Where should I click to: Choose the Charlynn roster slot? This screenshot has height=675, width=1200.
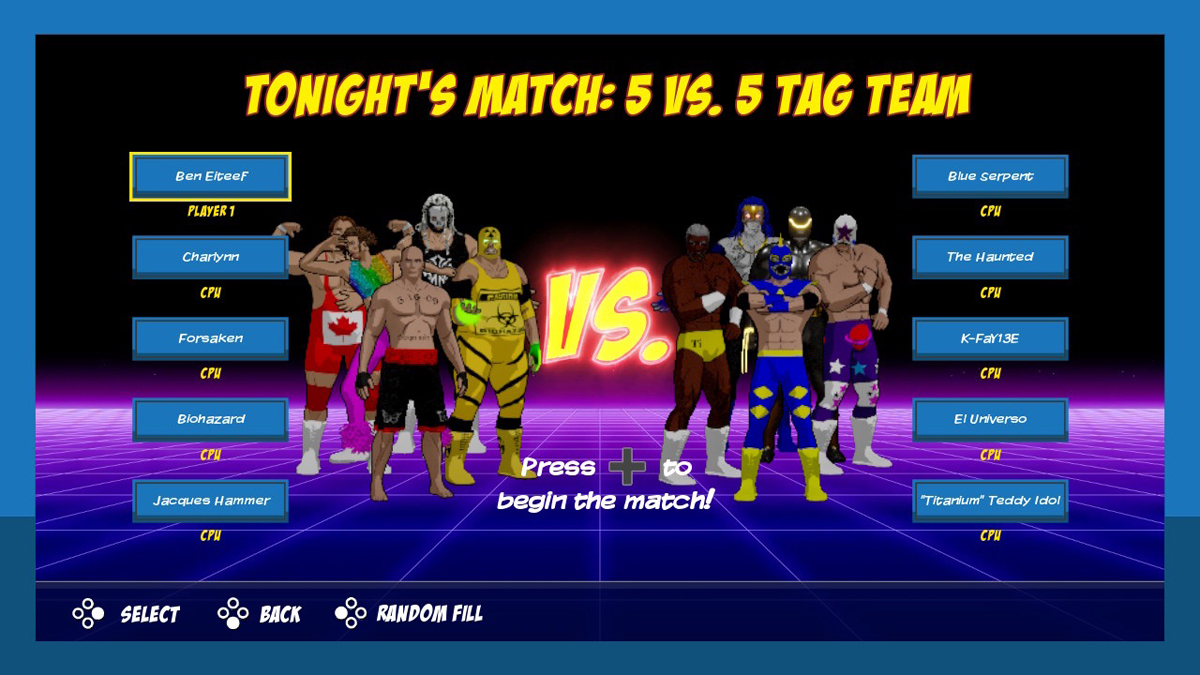pyautogui.click(x=210, y=257)
